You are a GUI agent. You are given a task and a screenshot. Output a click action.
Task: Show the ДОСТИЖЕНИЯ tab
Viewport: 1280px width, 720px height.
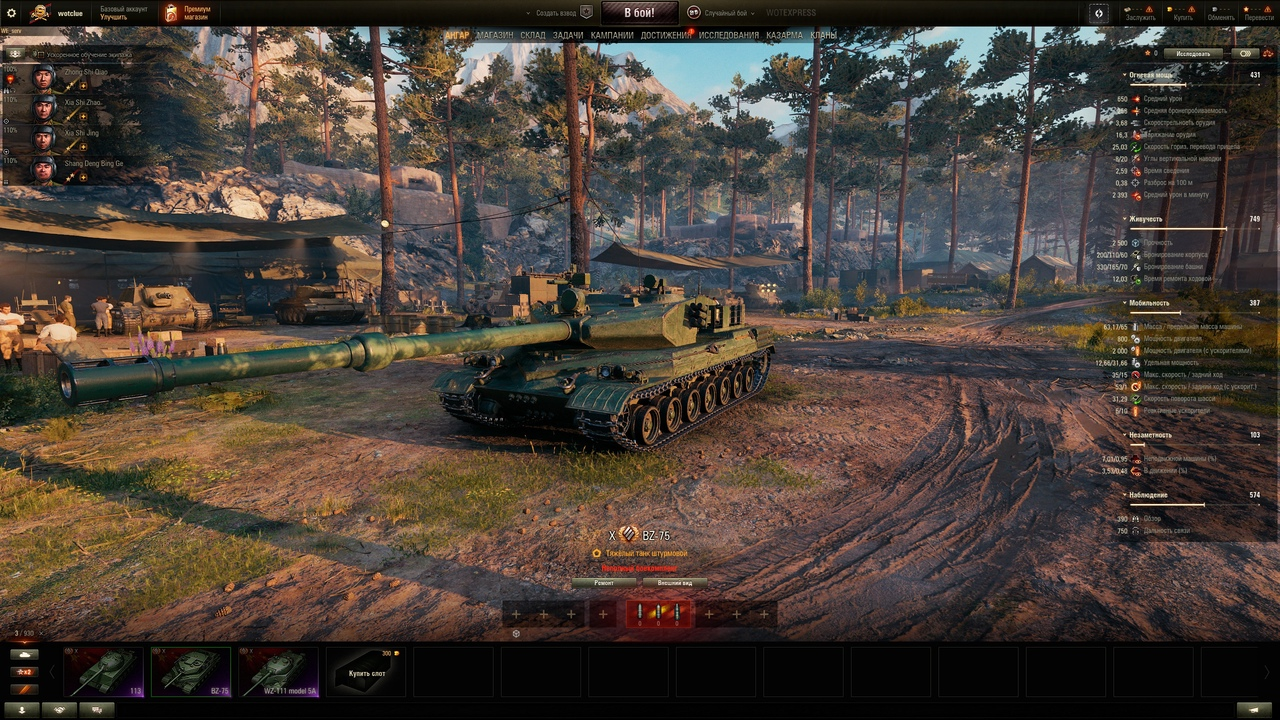pos(665,35)
